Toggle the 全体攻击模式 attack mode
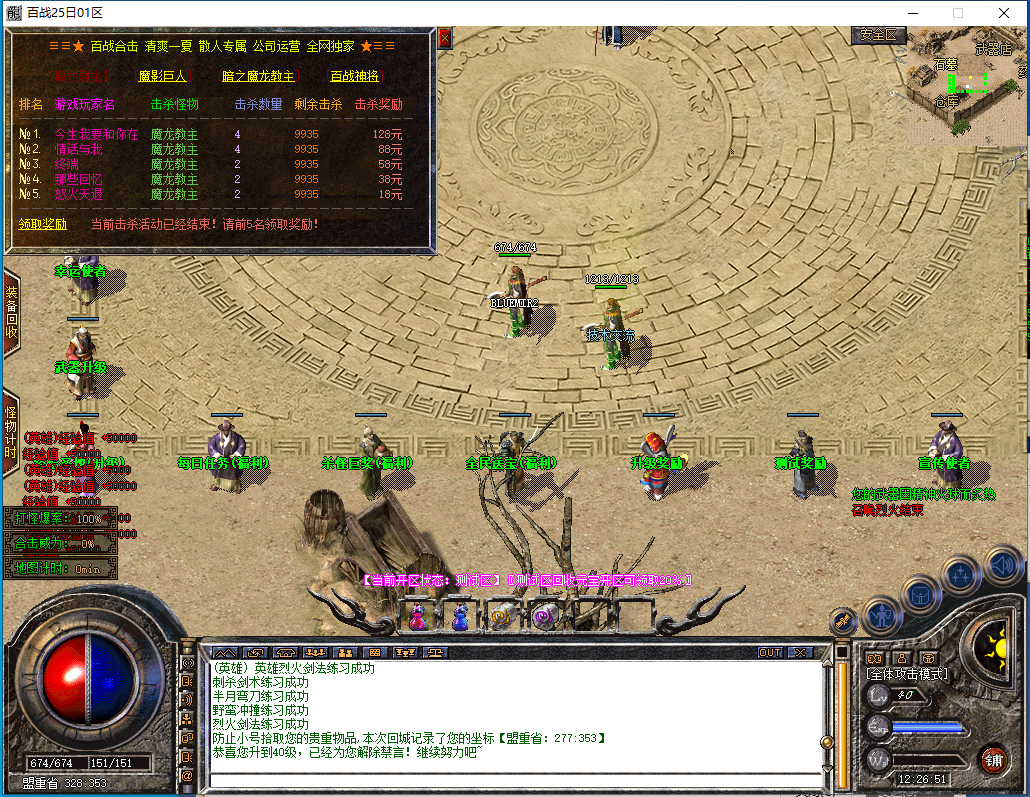The width and height of the screenshot is (1030, 797). coord(906,674)
